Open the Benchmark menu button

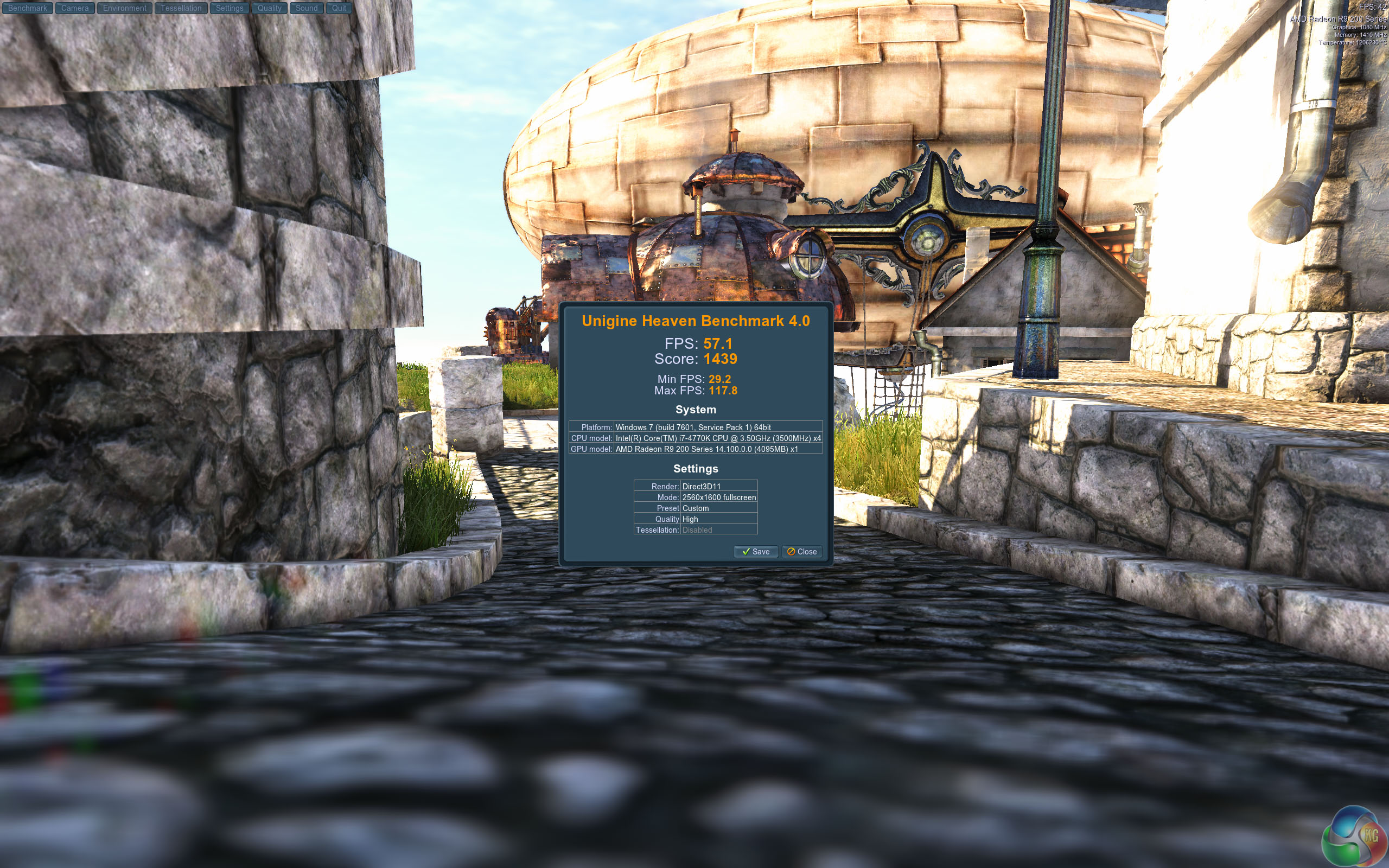pos(28,8)
